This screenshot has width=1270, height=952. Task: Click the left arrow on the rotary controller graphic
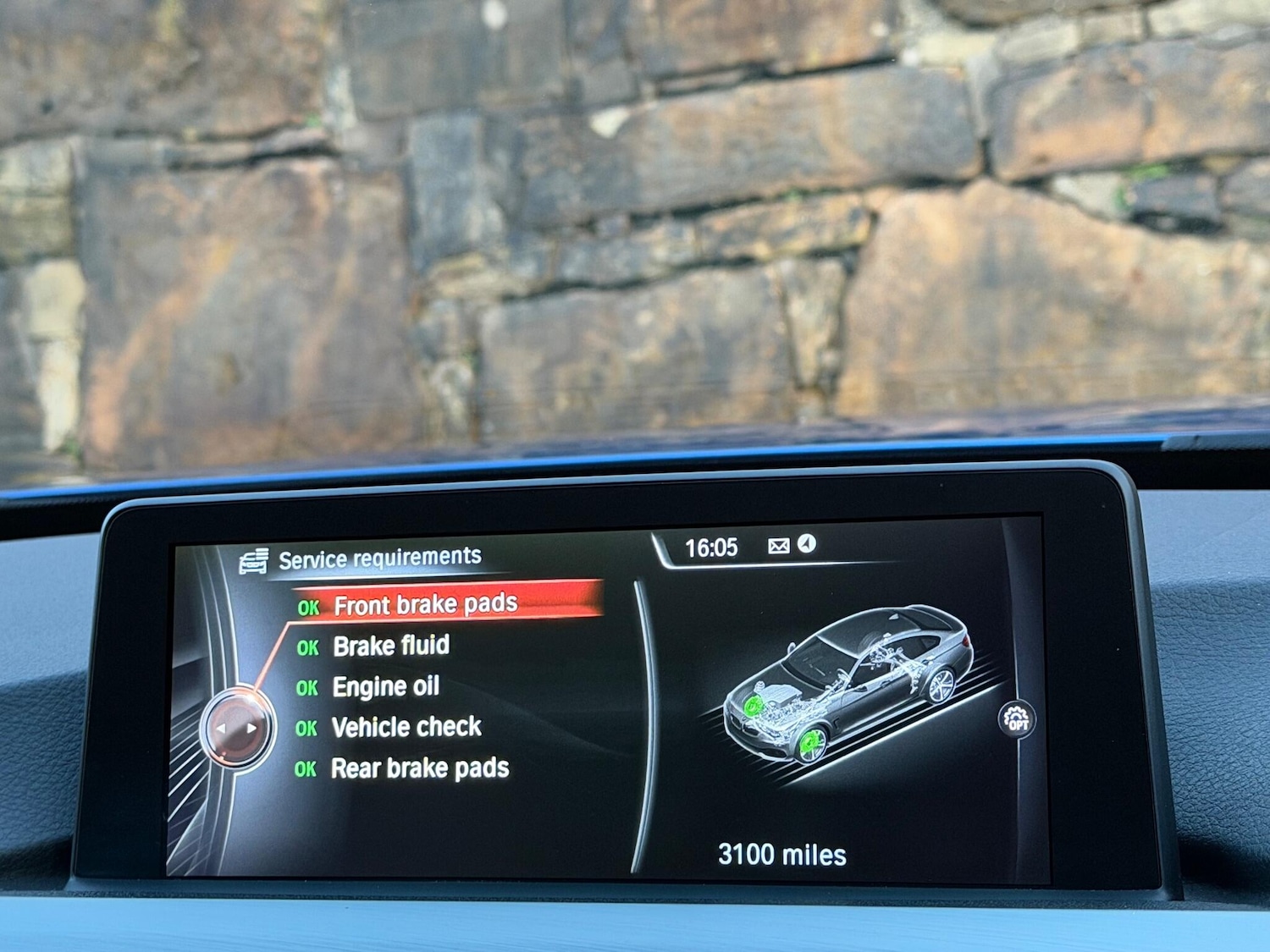pyautogui.click(x=222, y=727)
